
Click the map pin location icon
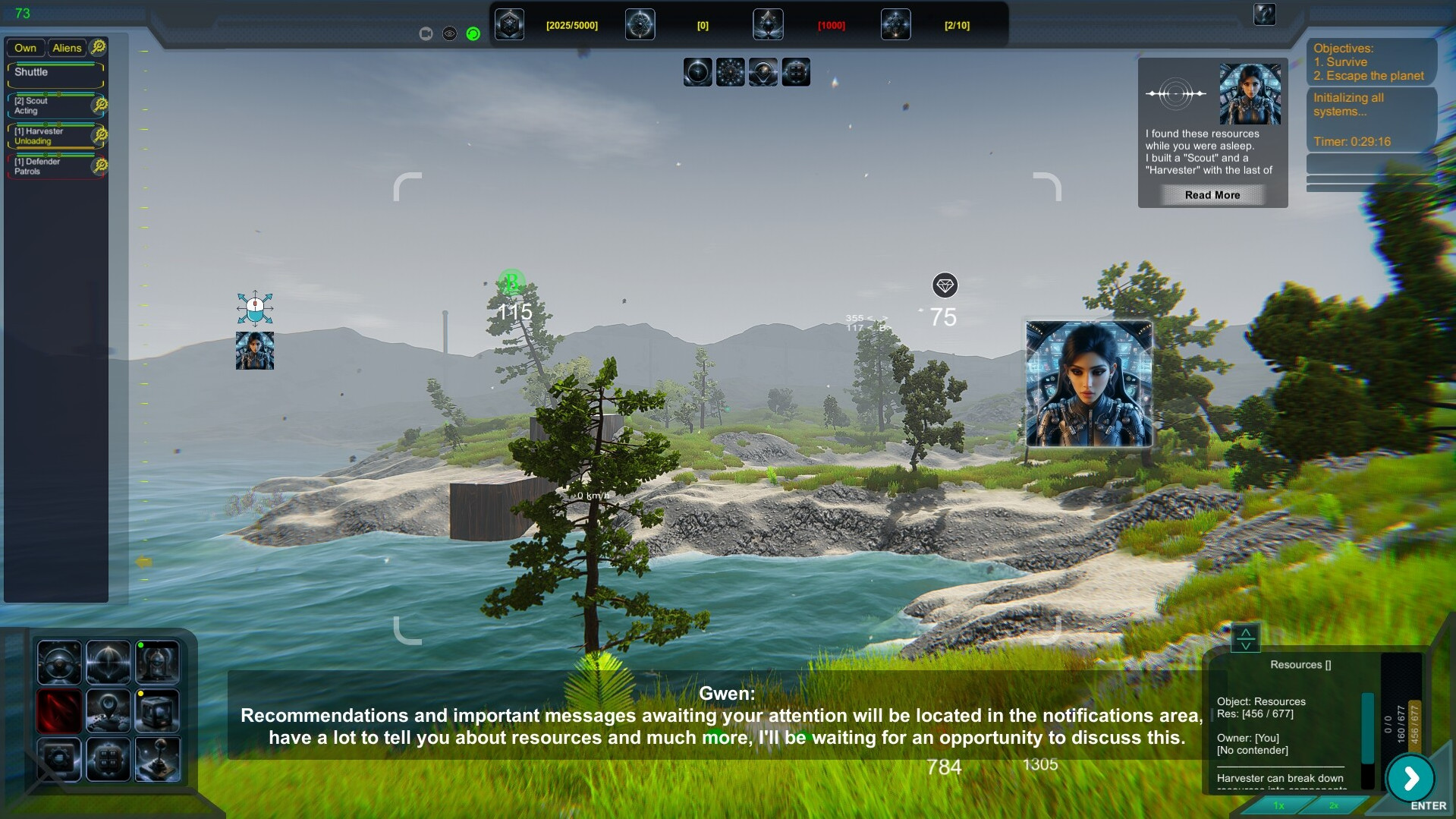[108, 711]
